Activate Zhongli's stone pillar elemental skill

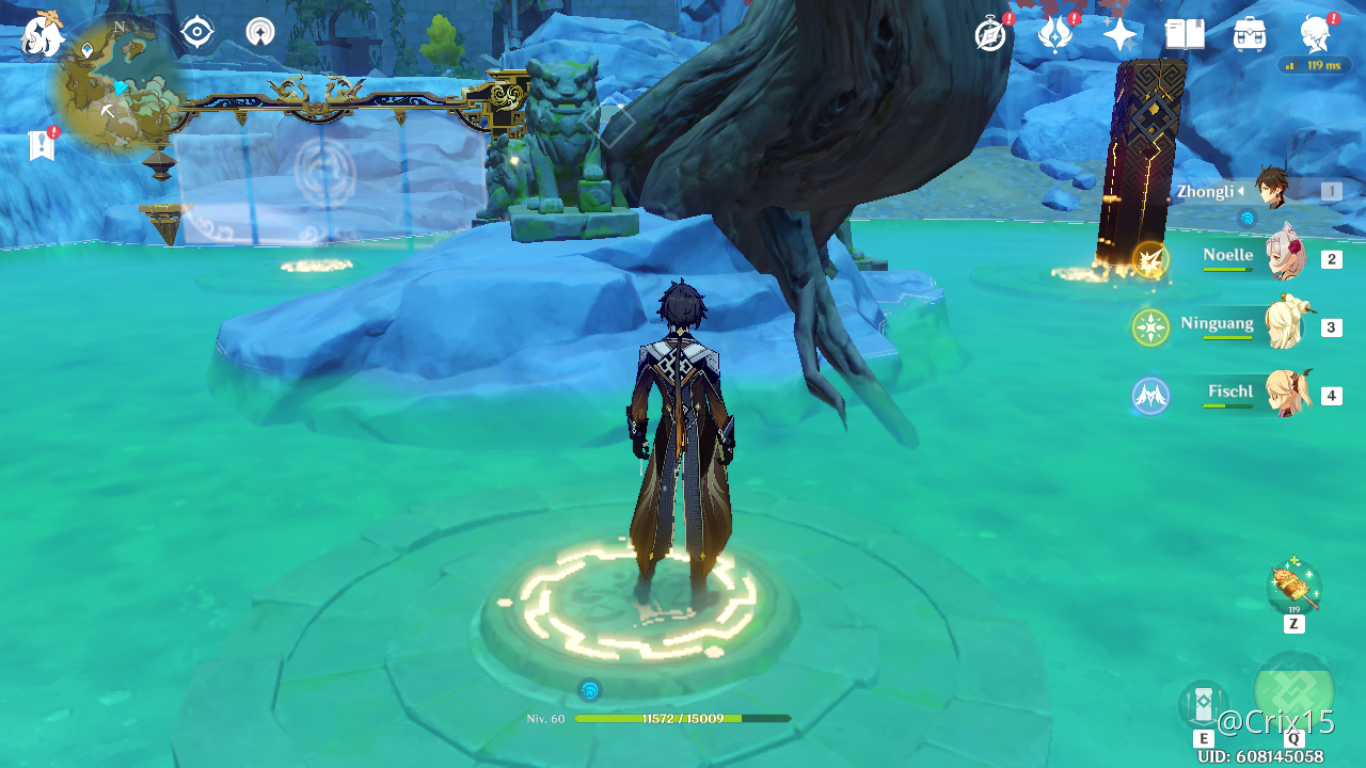(x=1203, y=704)
